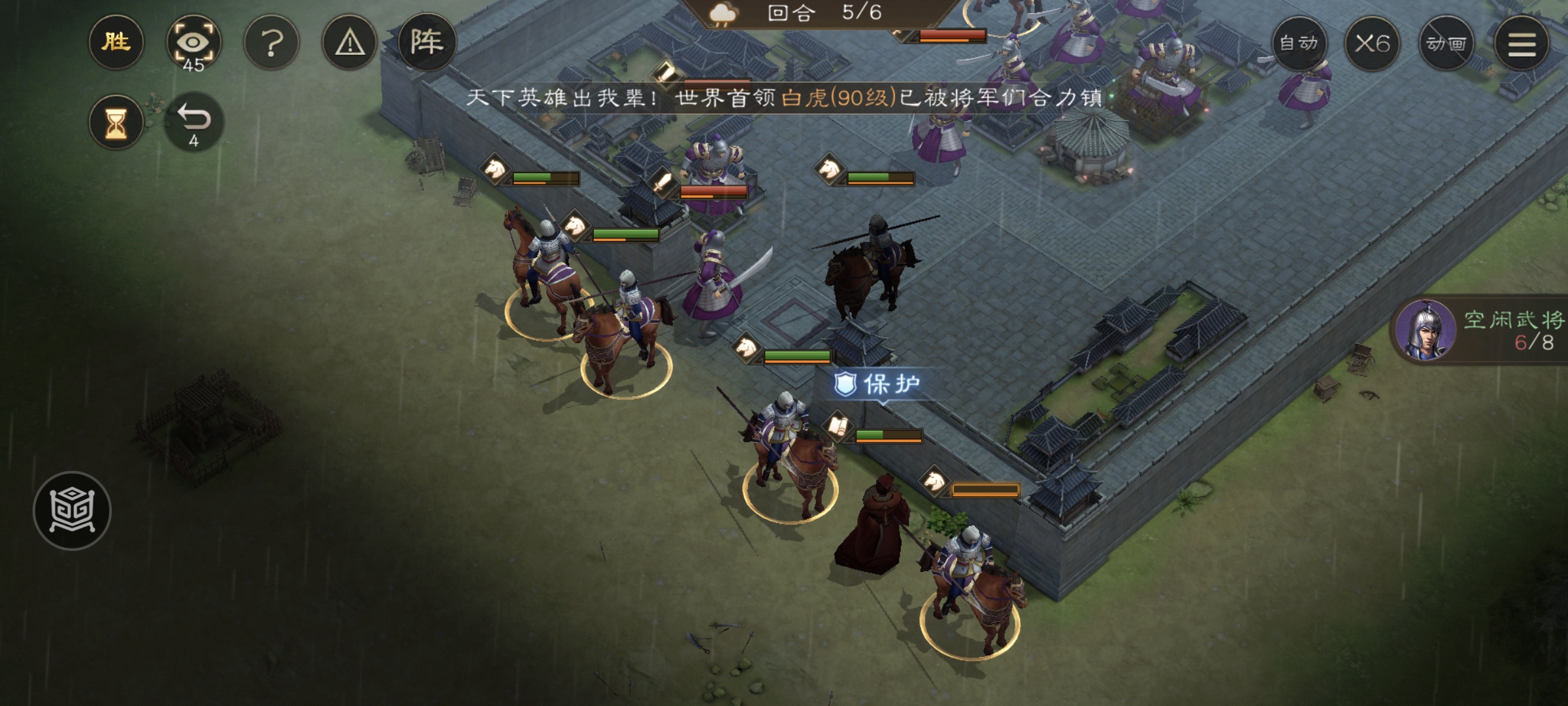Image resolution: width=1568 pixels, height=706 pixels.
Task: Toggle the 动画 animation setting
Action: click(1446, 44)
